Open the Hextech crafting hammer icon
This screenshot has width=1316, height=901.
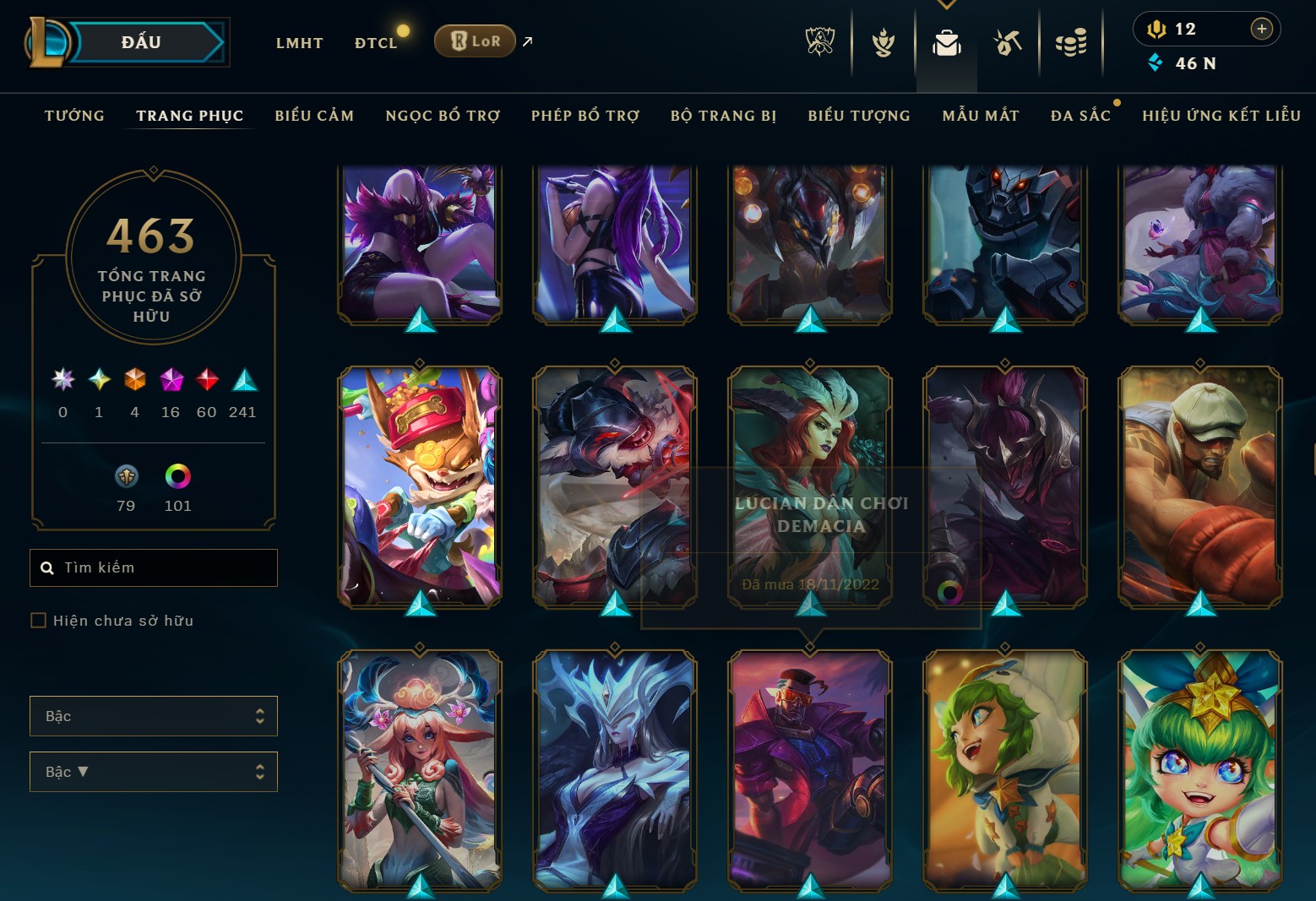pos(1007,42)
